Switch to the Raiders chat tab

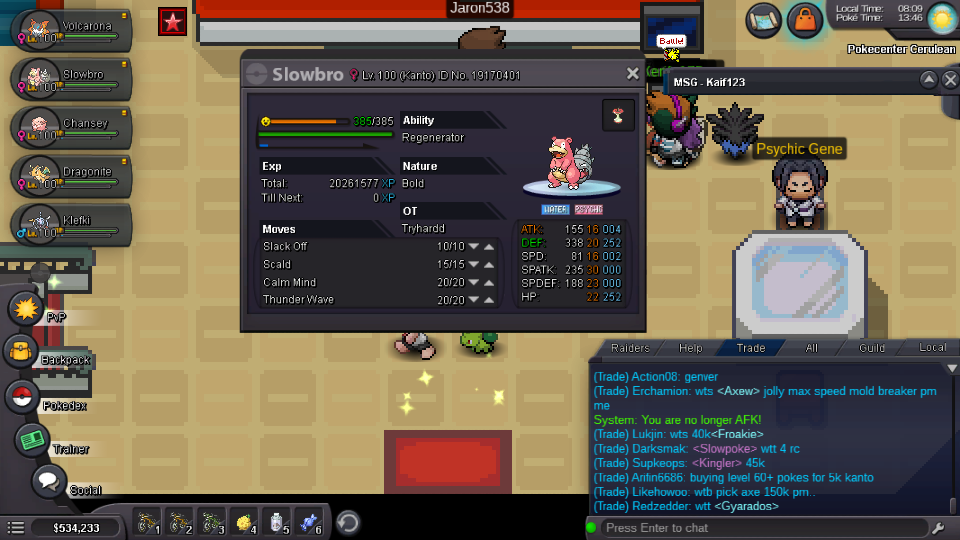[x=630, y=348]
